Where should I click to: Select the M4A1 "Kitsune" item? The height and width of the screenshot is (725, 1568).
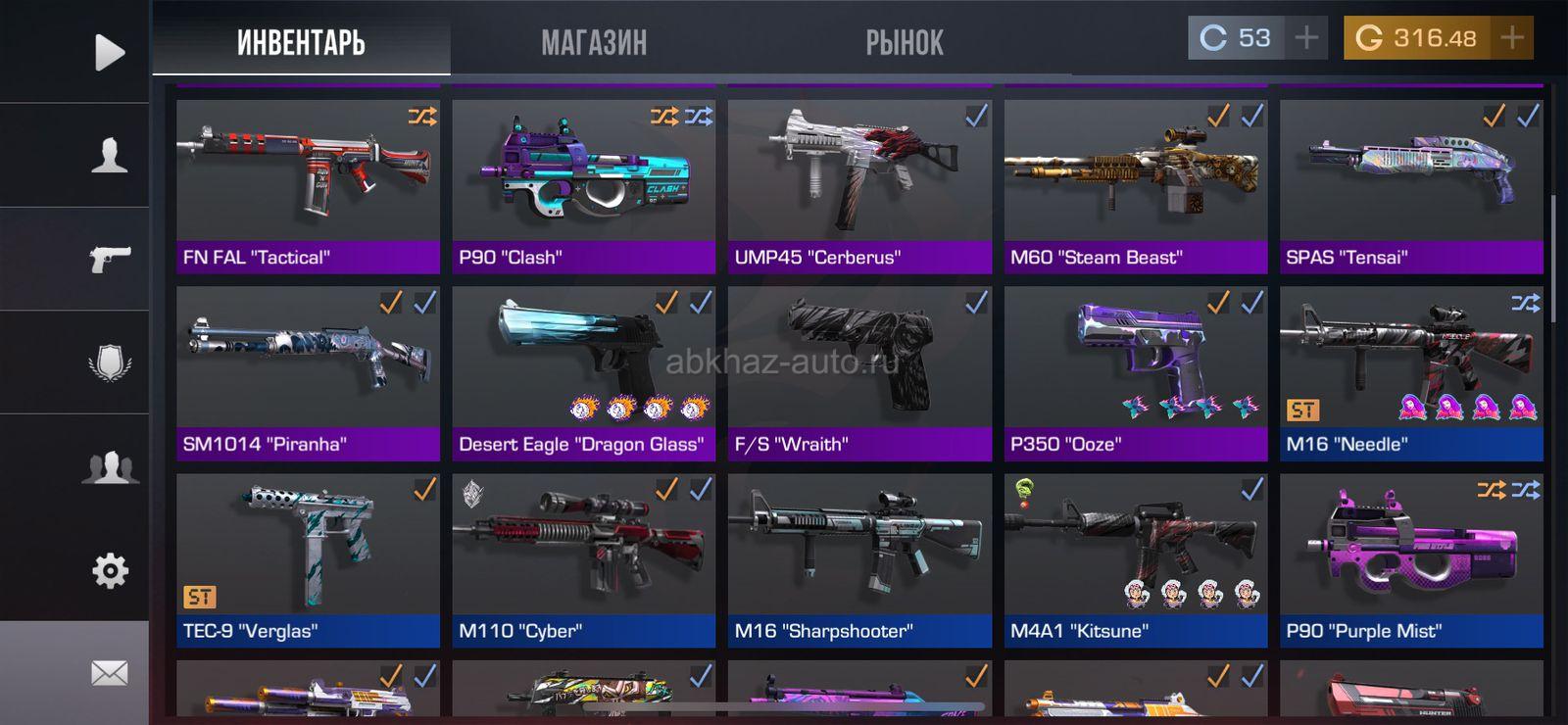click(1135, 560)
